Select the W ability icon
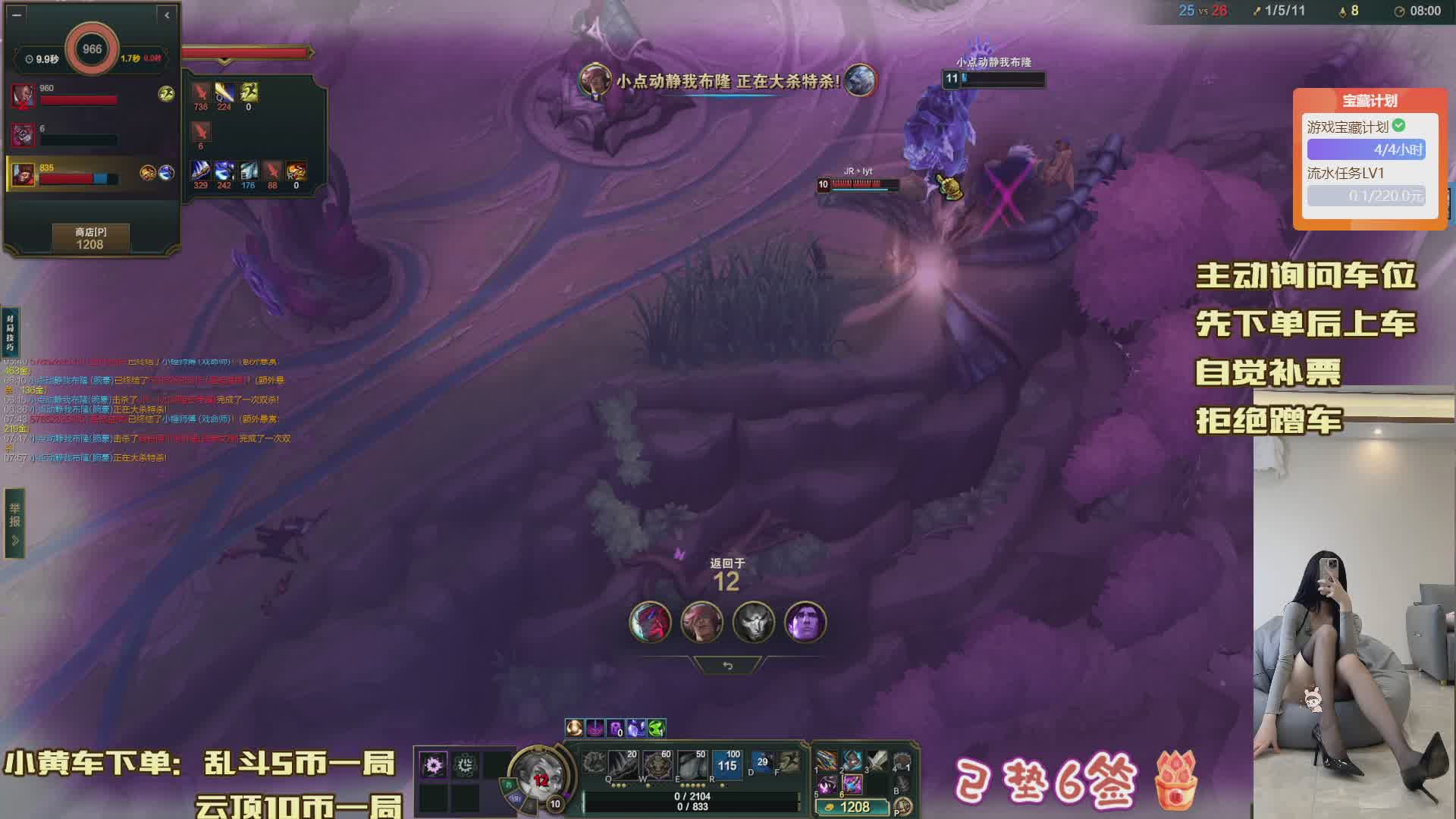This screenshot has width=1456, height=819. (657, 764)
